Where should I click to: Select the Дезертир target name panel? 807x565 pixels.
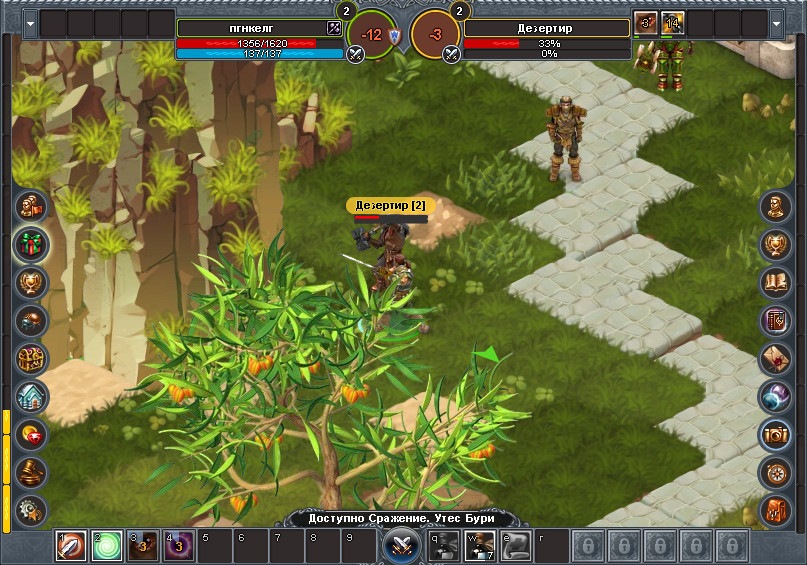pos(545,28)
